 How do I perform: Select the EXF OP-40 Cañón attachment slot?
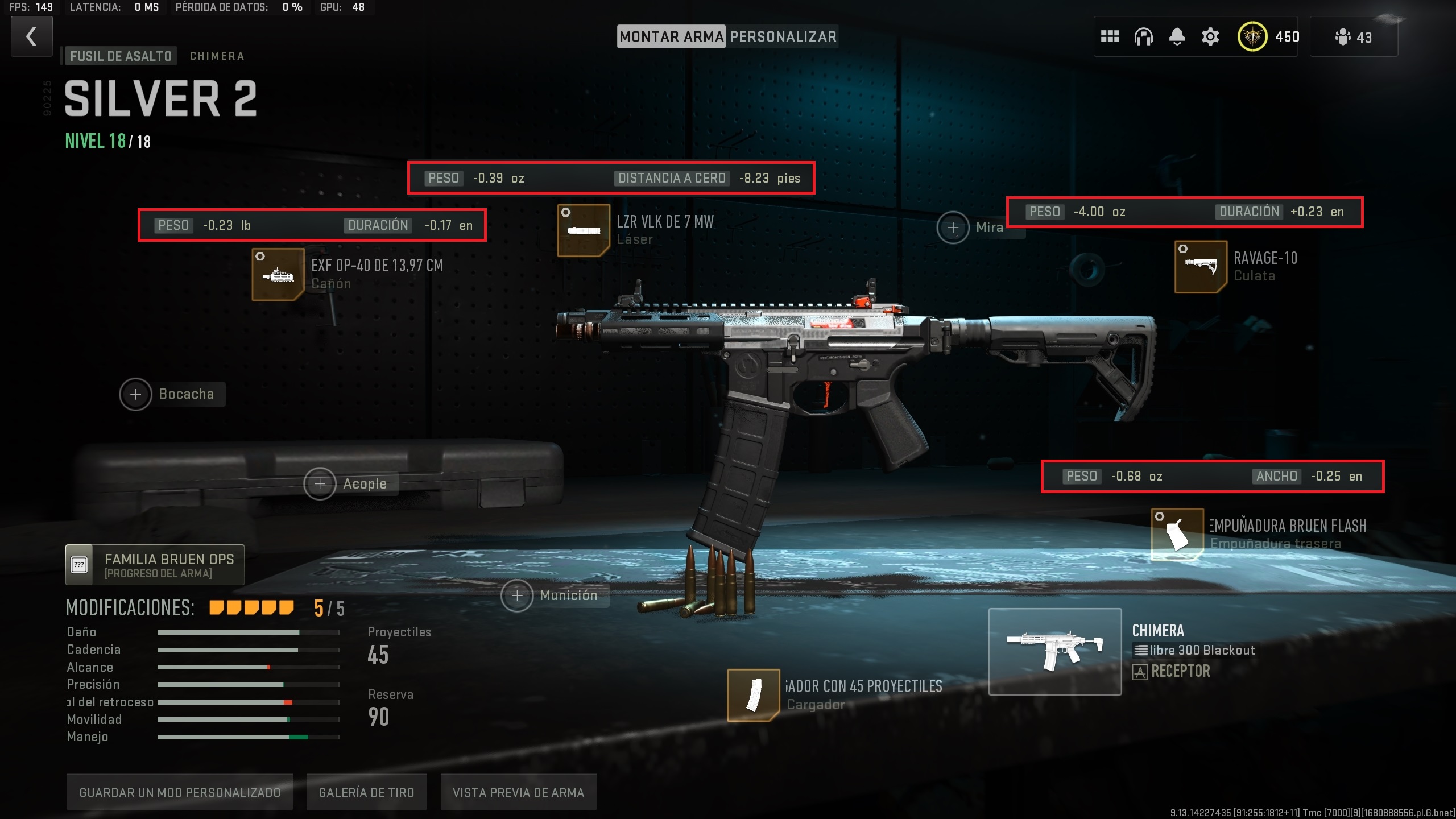click(278, 275)
